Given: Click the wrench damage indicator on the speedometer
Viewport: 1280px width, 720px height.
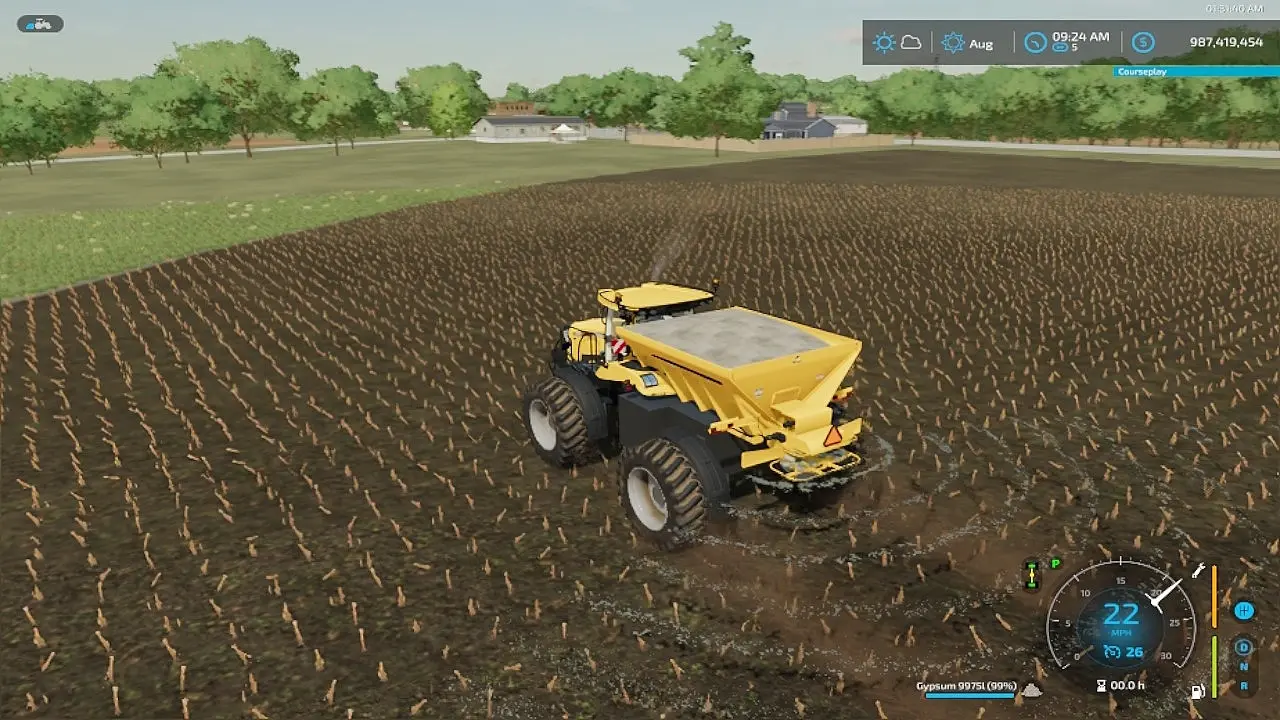Looking at the screenshot, I should [1198, 571].
